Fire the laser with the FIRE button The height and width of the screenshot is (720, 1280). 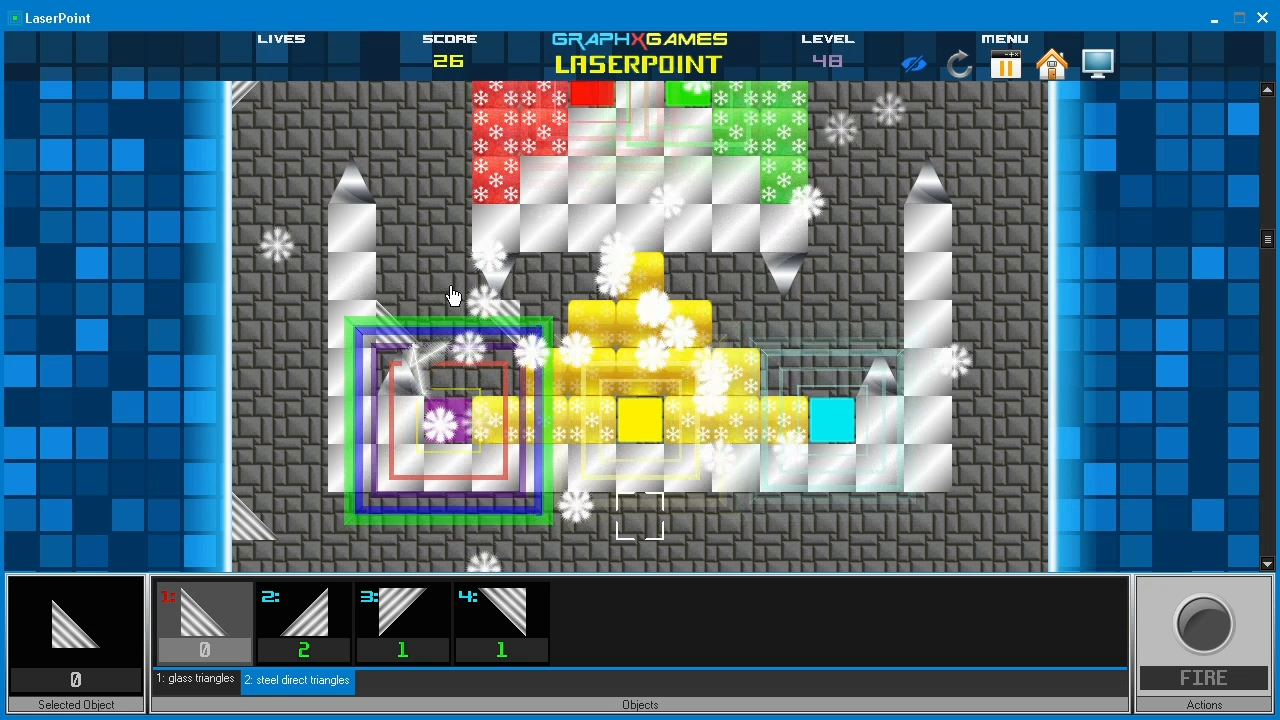1203,641
